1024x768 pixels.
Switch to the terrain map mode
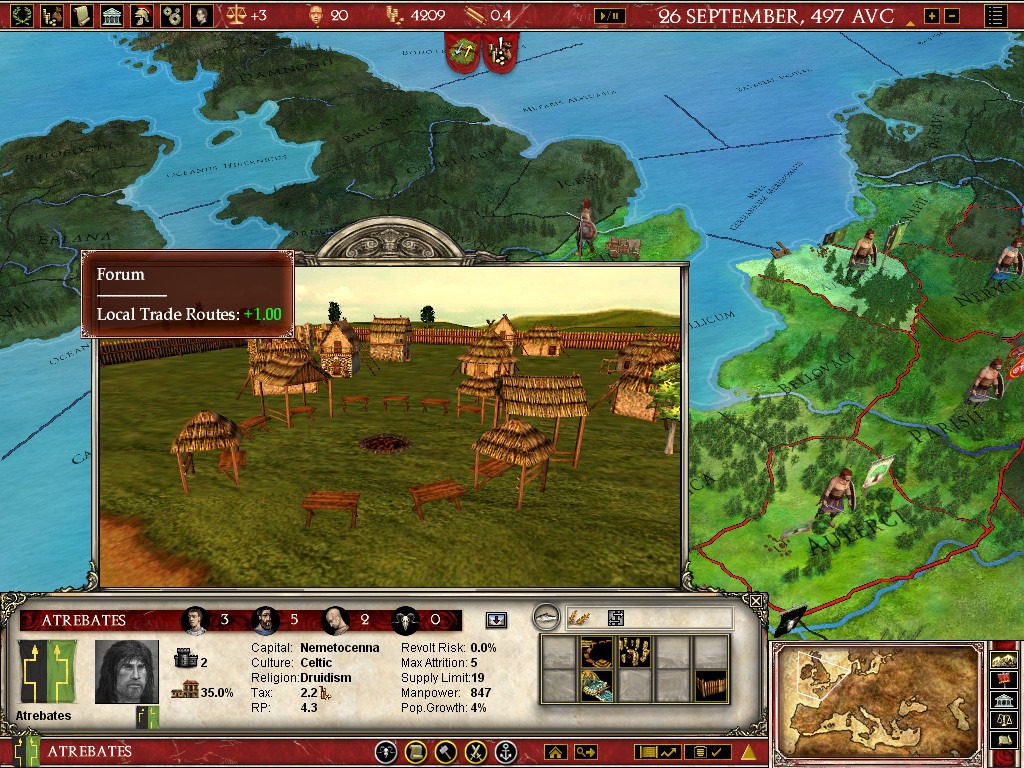click(1002, 659)
